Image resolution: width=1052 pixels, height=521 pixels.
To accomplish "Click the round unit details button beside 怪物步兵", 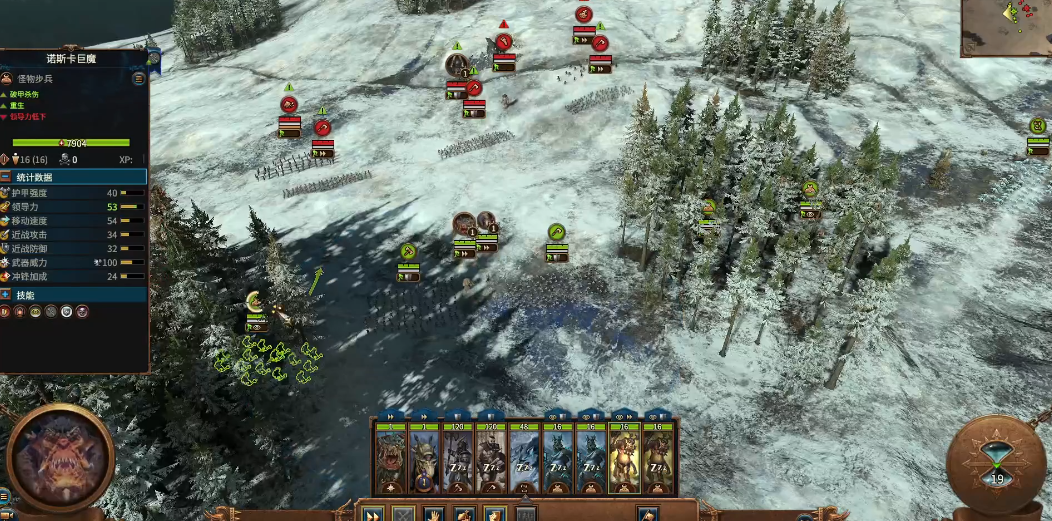I will point(139,78).
